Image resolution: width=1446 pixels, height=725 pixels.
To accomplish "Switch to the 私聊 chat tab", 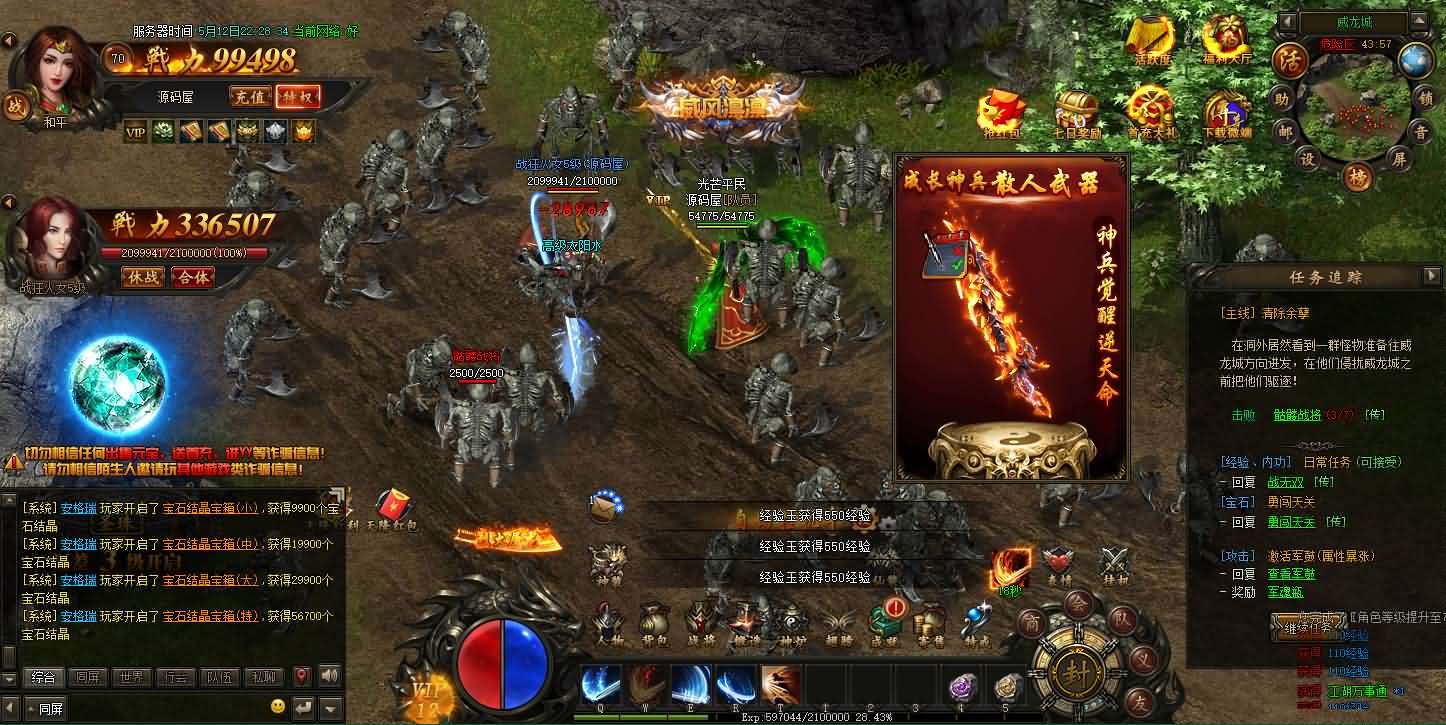I will [x=262, y=676].
